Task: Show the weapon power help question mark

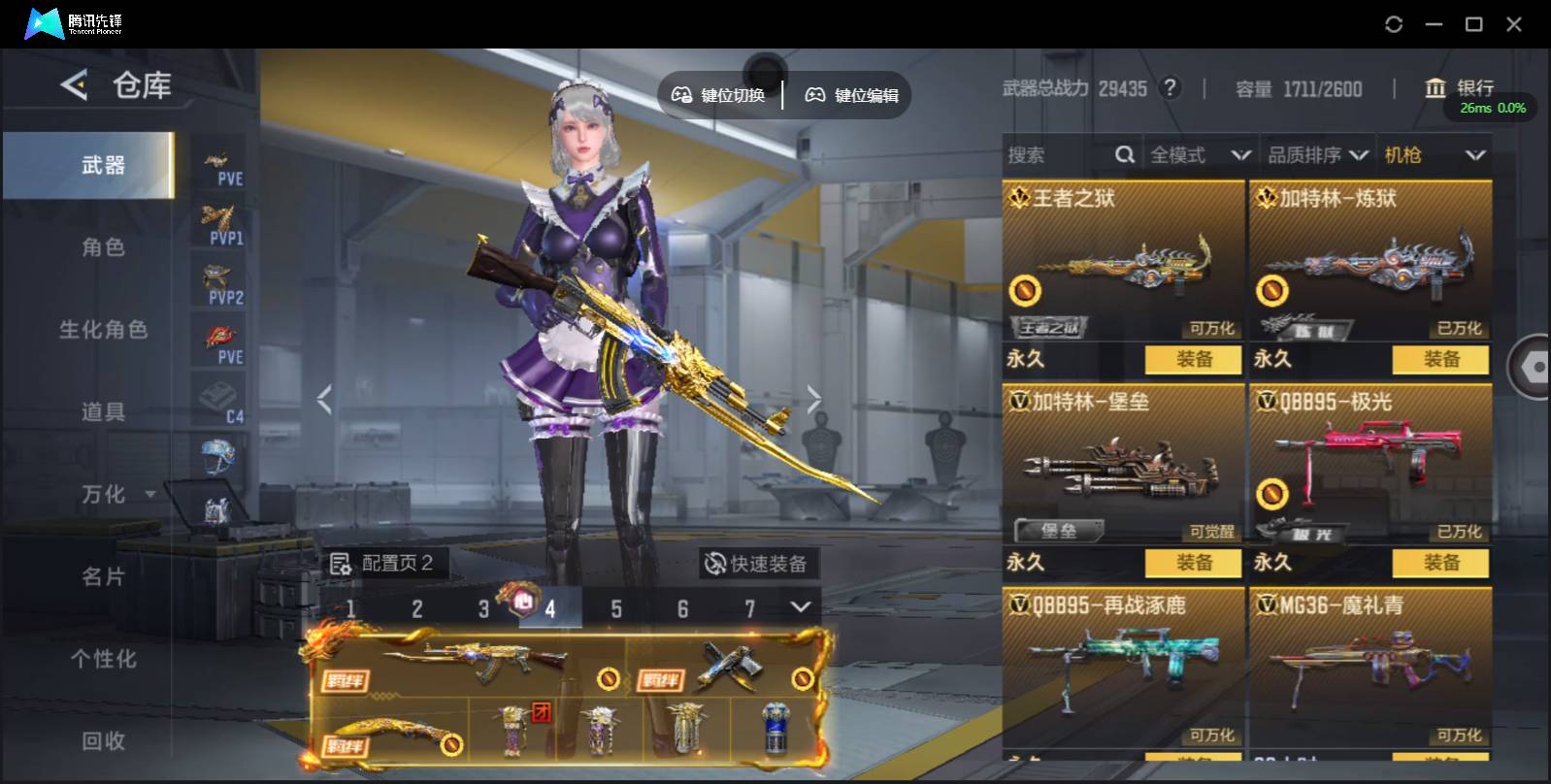Action: coord(1171,88)
